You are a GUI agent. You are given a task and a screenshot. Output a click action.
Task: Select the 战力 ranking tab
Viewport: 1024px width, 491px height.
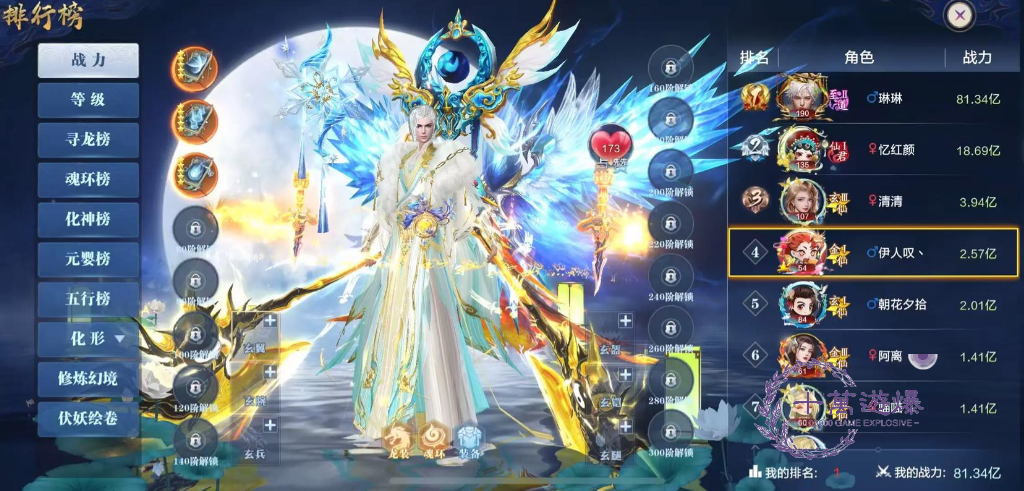pyautogui.click(x=88, y=60)
